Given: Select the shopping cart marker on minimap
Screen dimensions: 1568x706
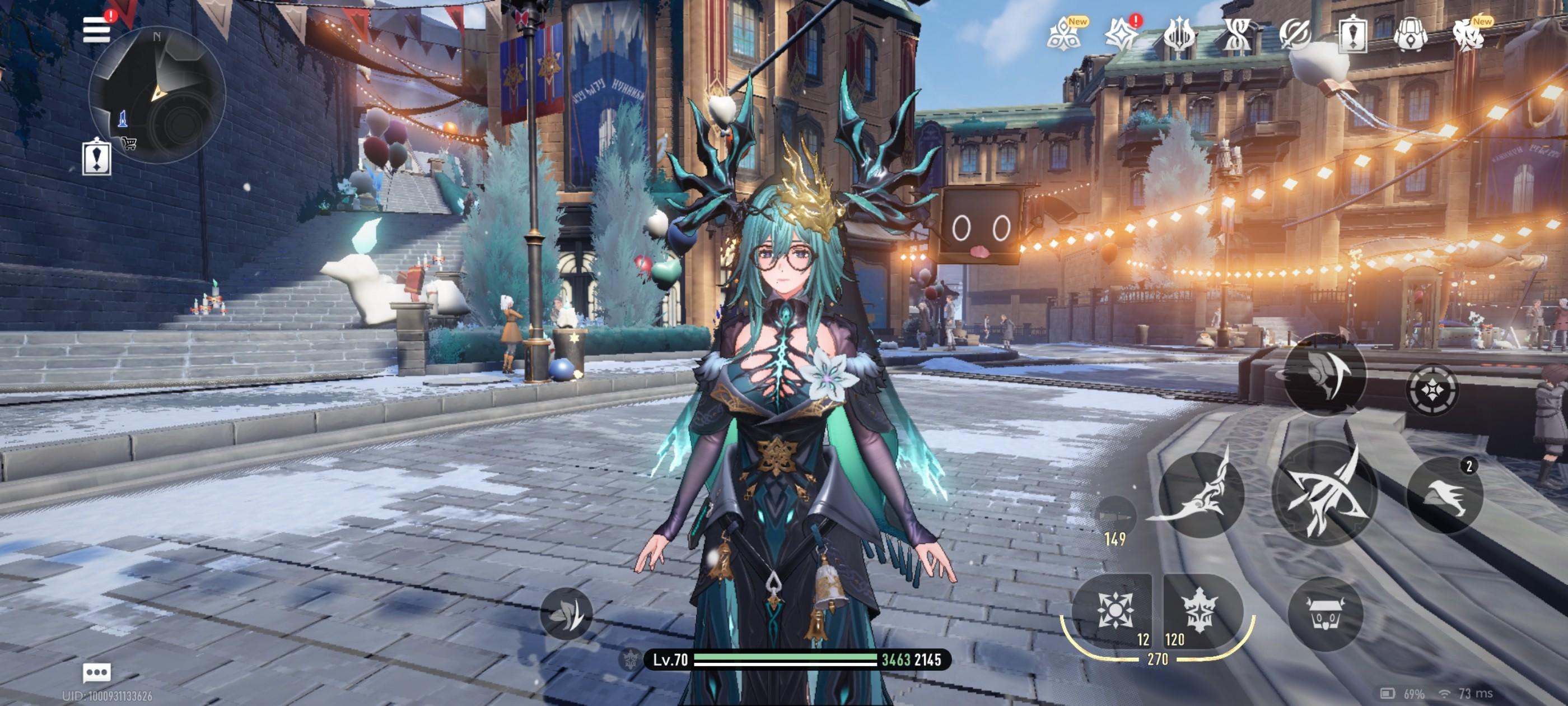Looking at the screenshot, I should (129, 143).
